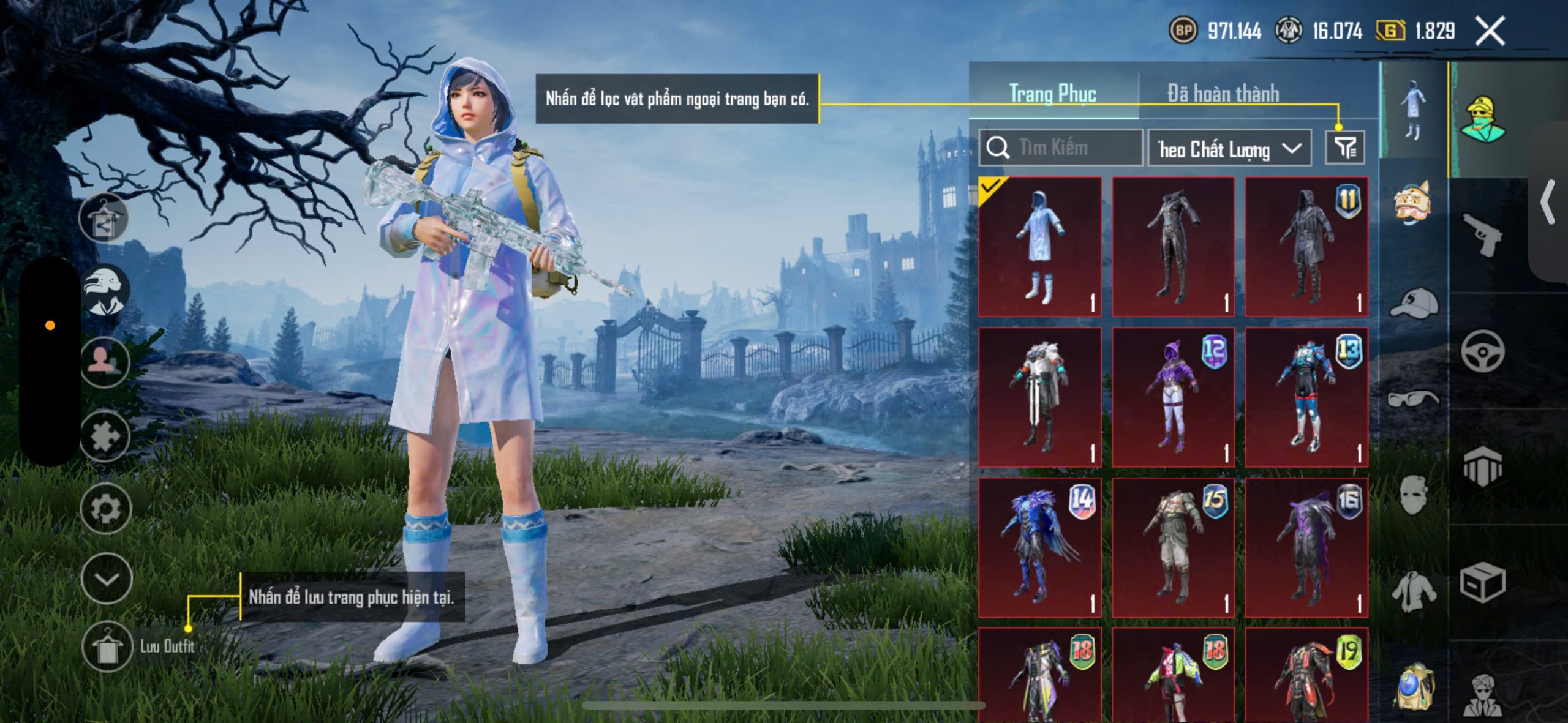This screenshot has width=1568, height=723.
Task: Select the baseball cap headwear category
Action: [1414, 303]
